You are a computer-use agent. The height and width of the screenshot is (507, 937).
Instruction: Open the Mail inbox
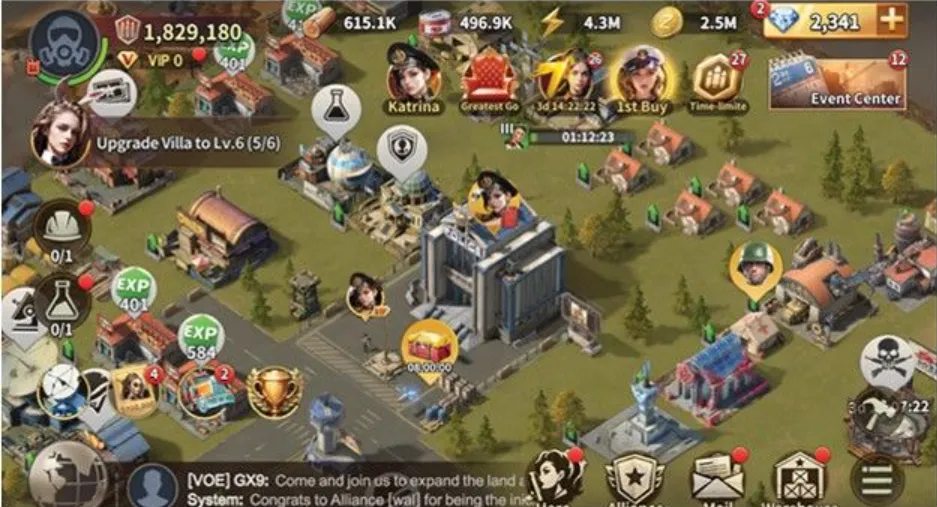716,478
